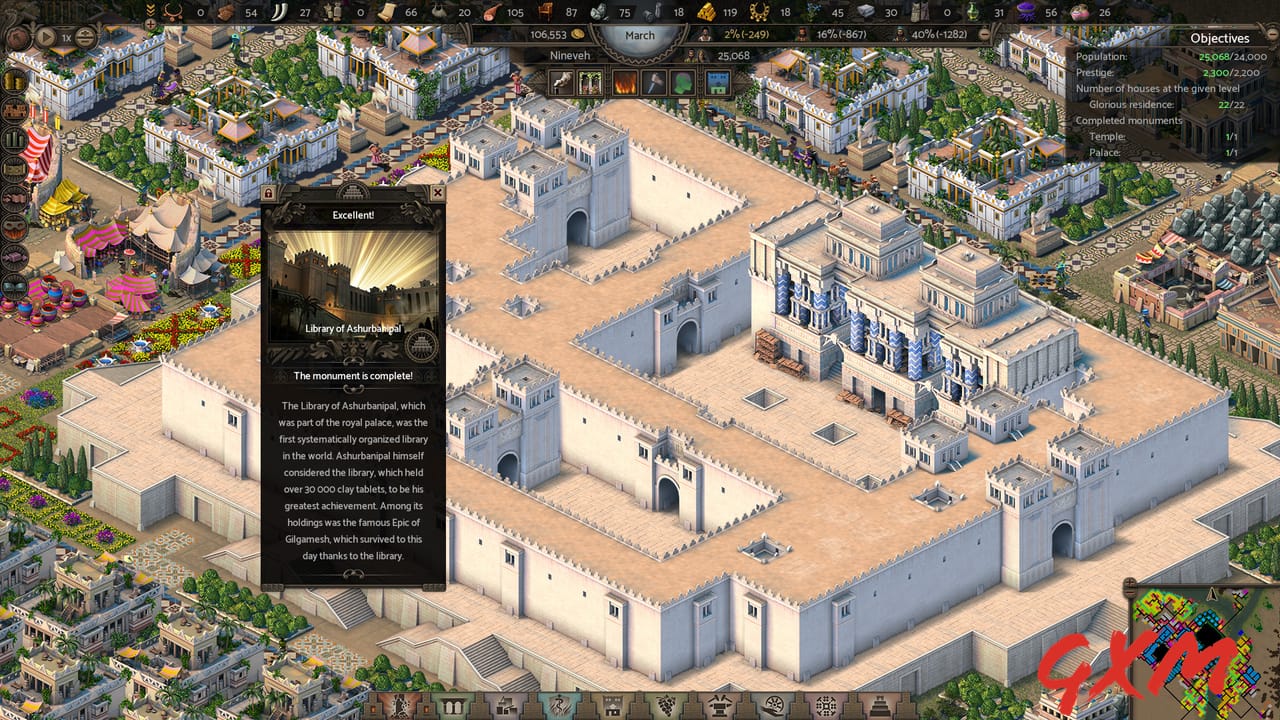Click the triangle arrow above the minimap
Screen dimensions: 1280x720
pos(1212,594)
